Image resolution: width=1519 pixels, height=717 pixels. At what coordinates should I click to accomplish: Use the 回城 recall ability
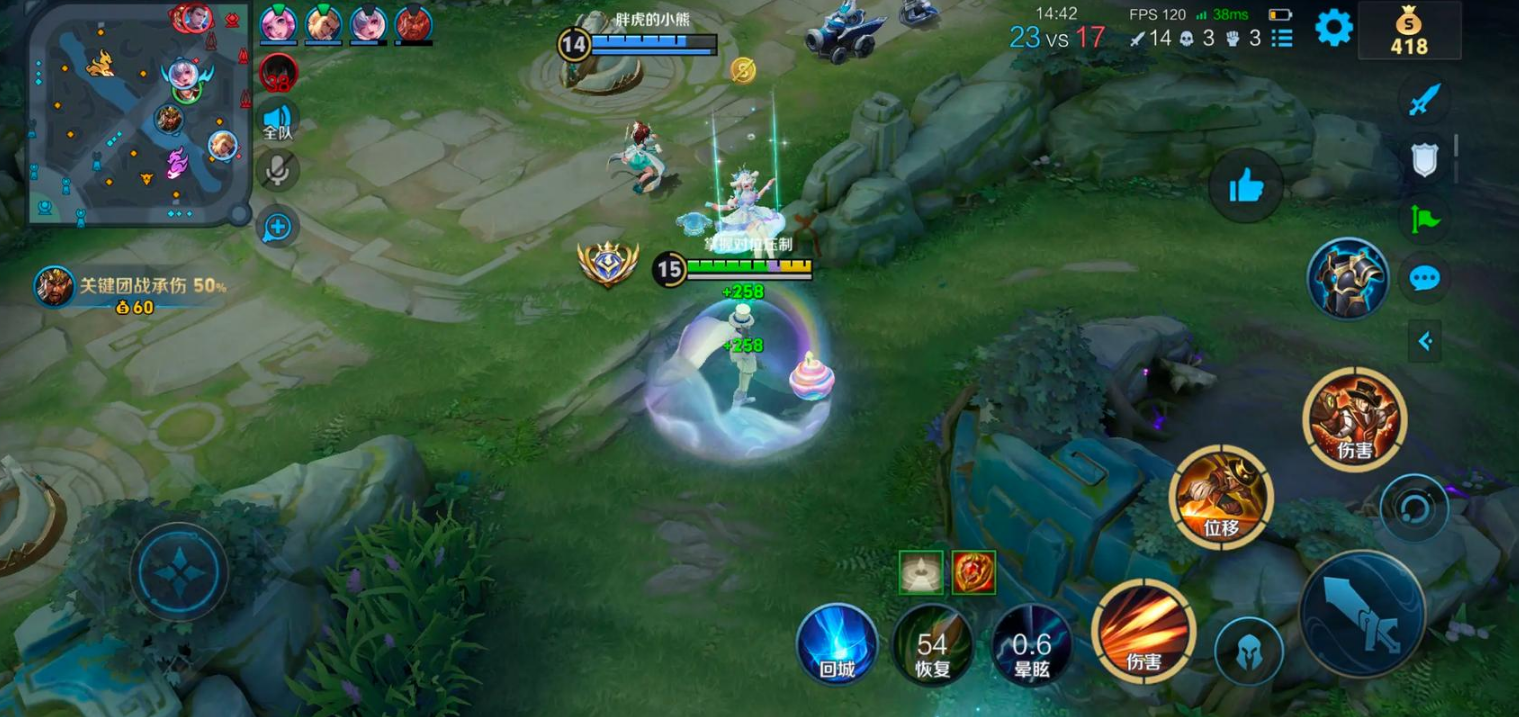click(837, 644)
